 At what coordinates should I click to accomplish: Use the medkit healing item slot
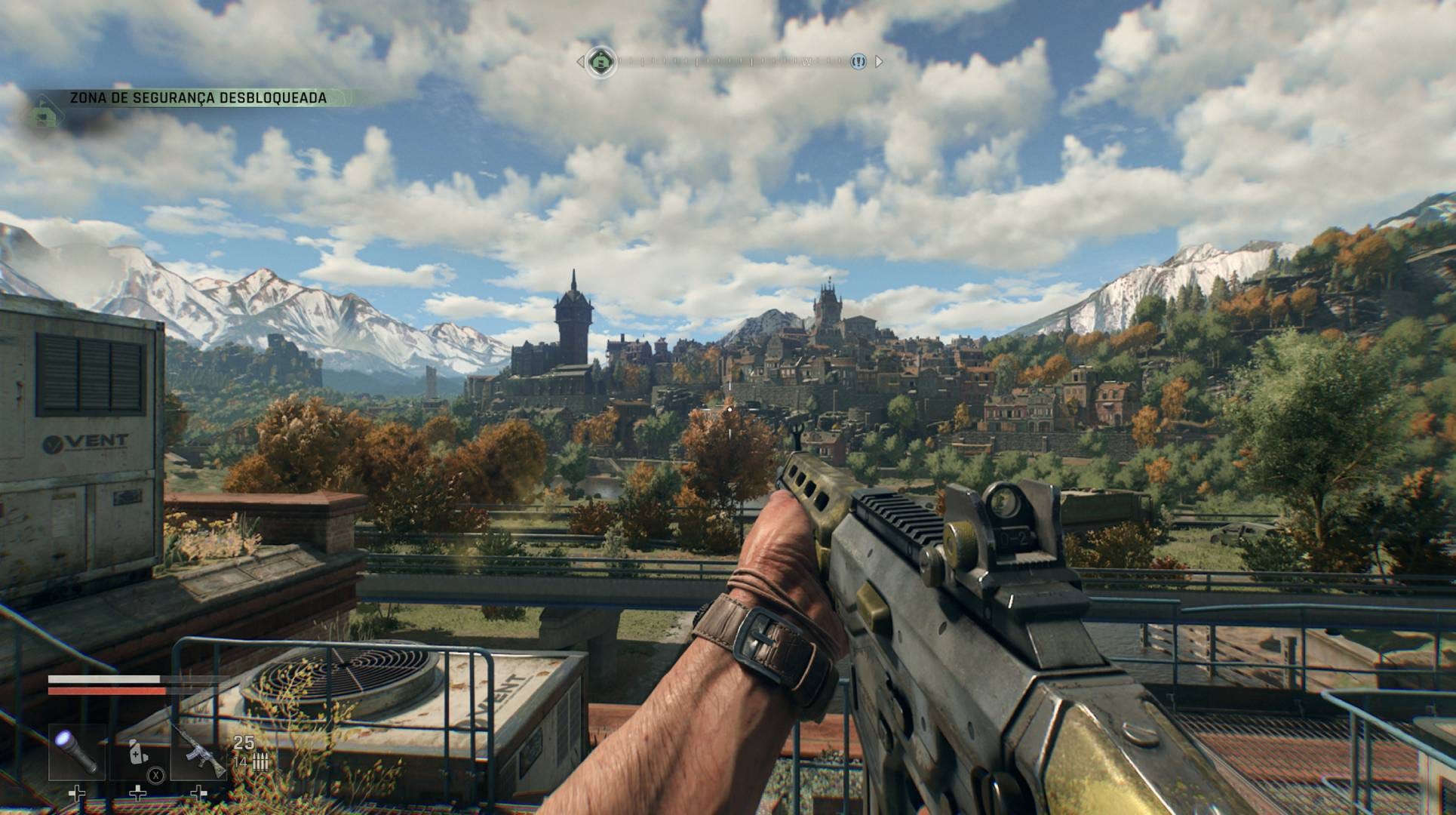click(x=138, y=752)
